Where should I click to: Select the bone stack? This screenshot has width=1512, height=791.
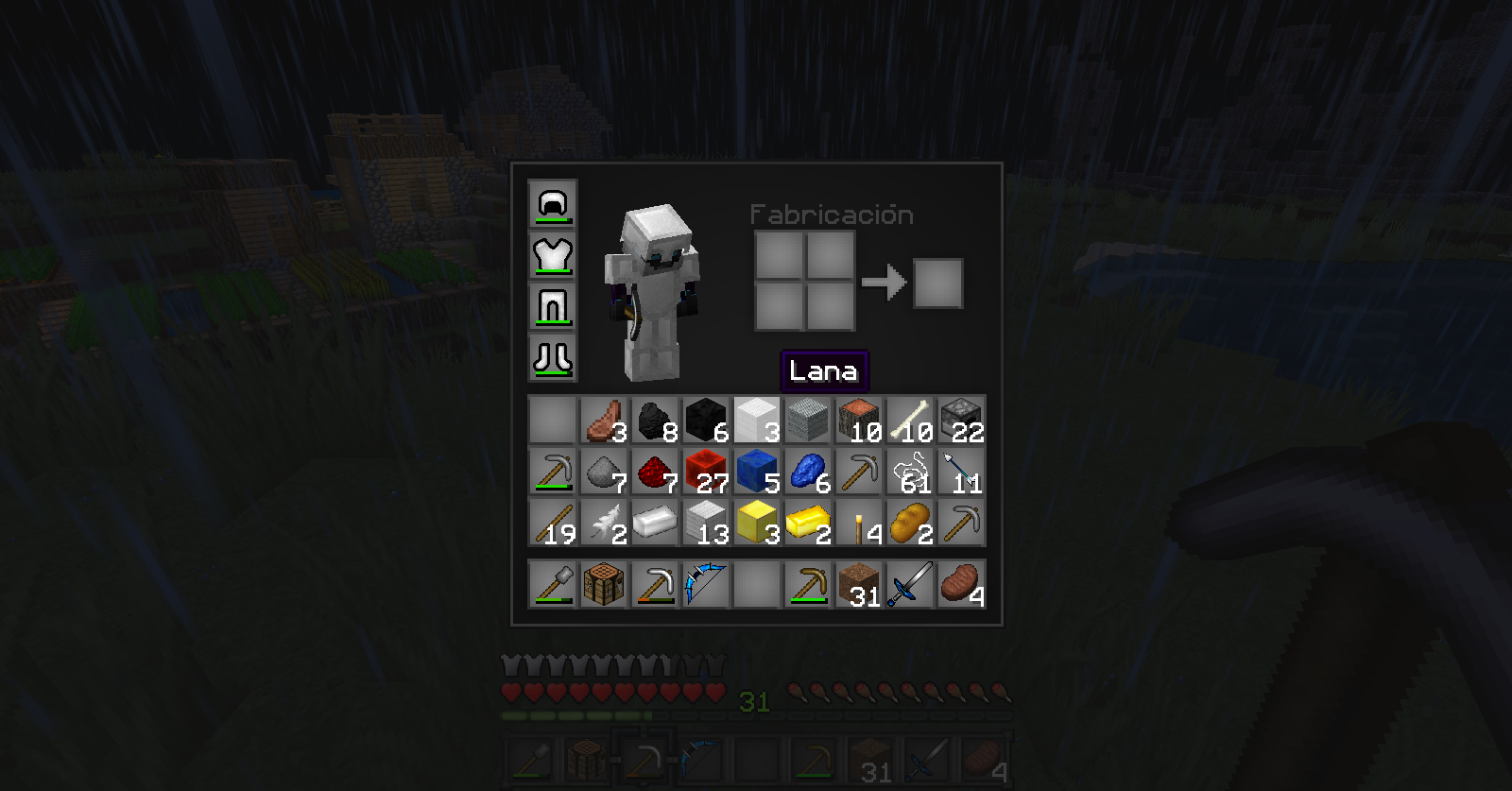click(910, 420)
